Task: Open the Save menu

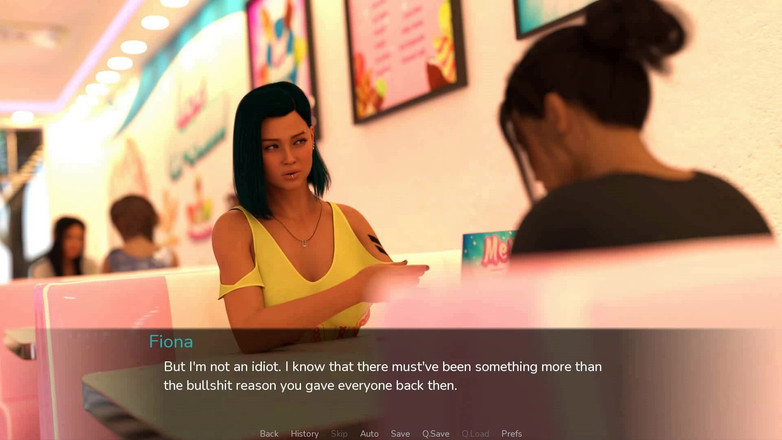Action: click(400, 434)
